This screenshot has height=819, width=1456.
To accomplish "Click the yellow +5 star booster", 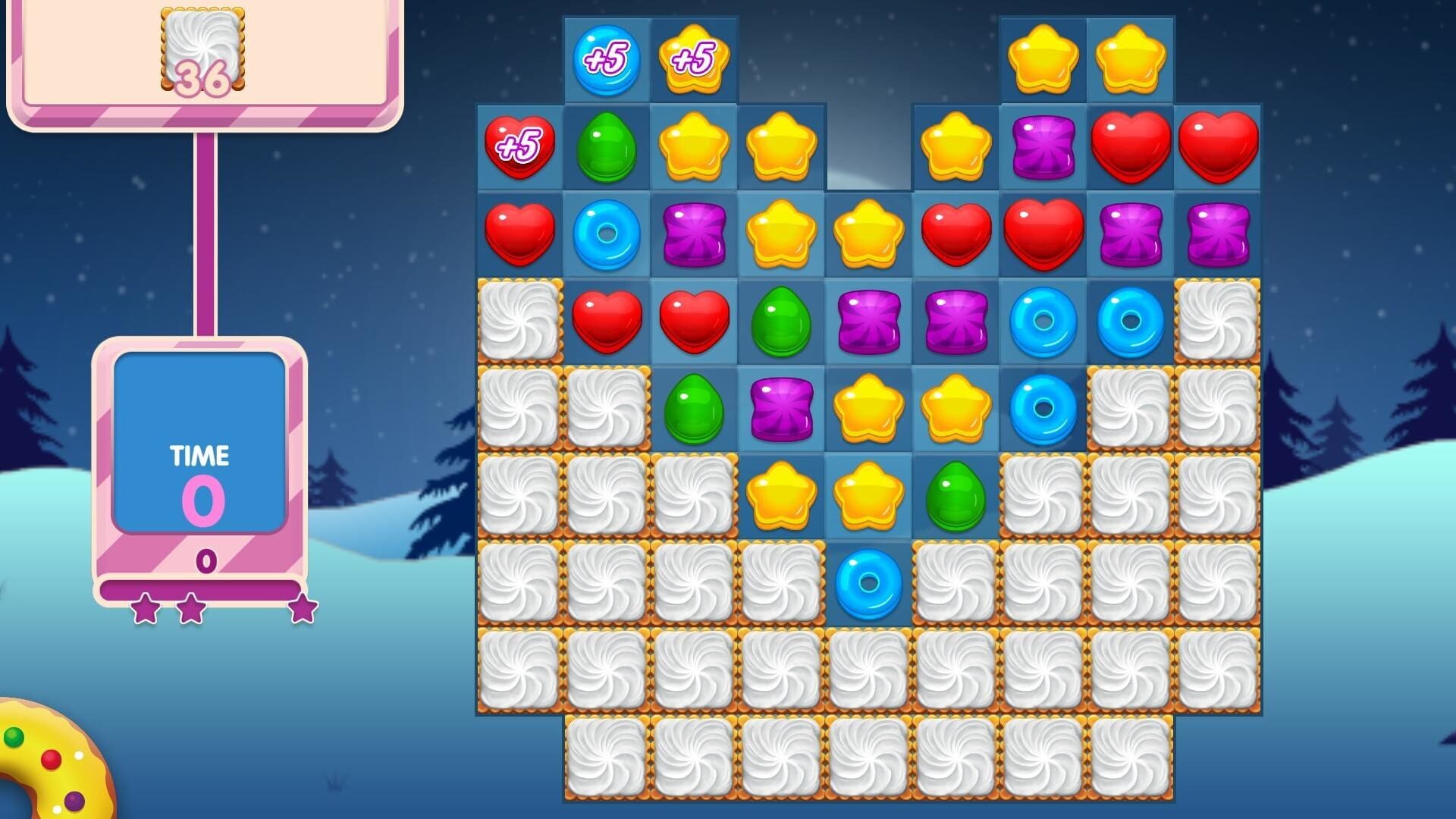I will click(x=694, y=57).
